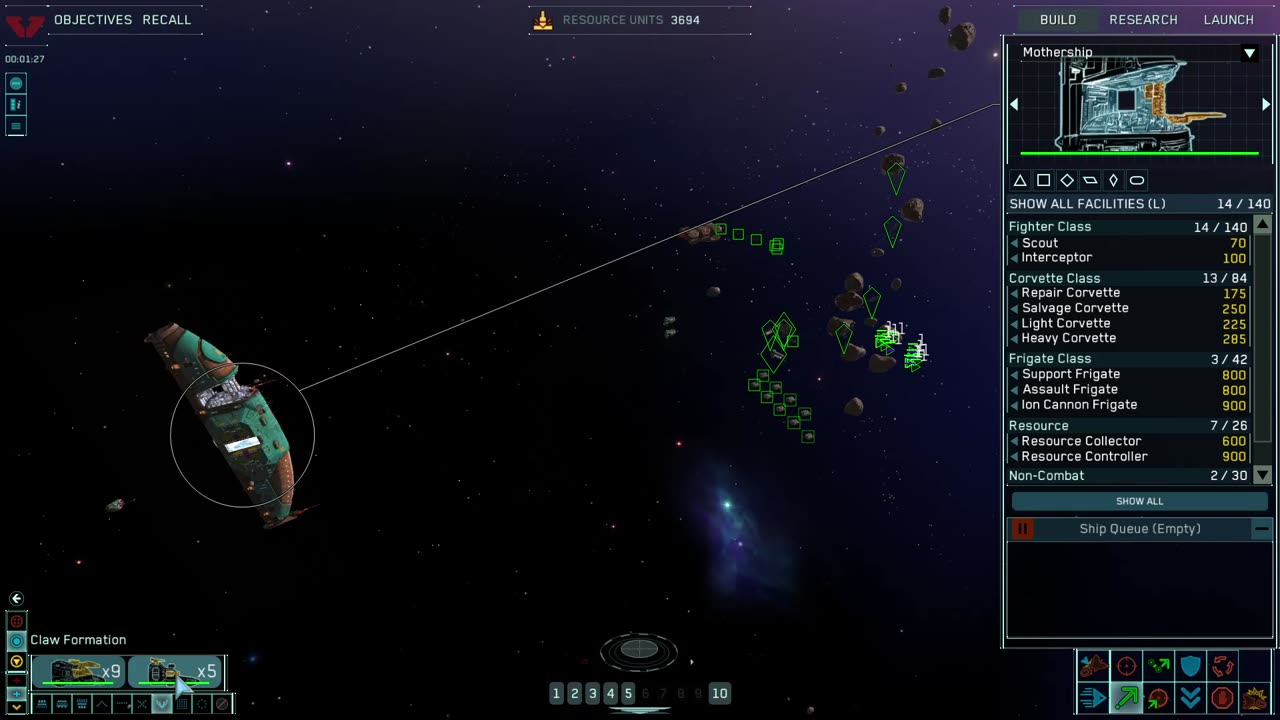Choose Assault Frigate from build list

[x=1069, y=390]
